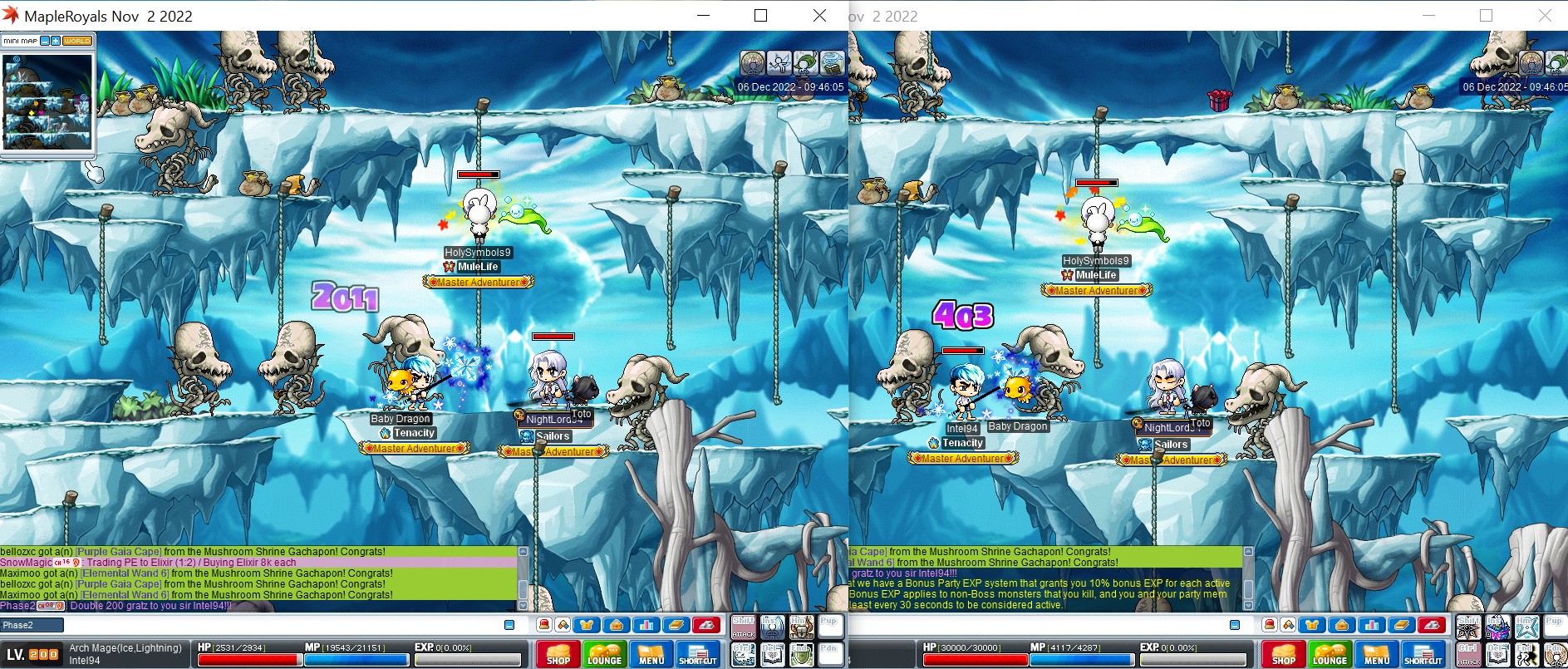Viewport: 1568px width, 669px height.
Task: Open the MENU panel in the bottom bar
Action: (651, 655)
